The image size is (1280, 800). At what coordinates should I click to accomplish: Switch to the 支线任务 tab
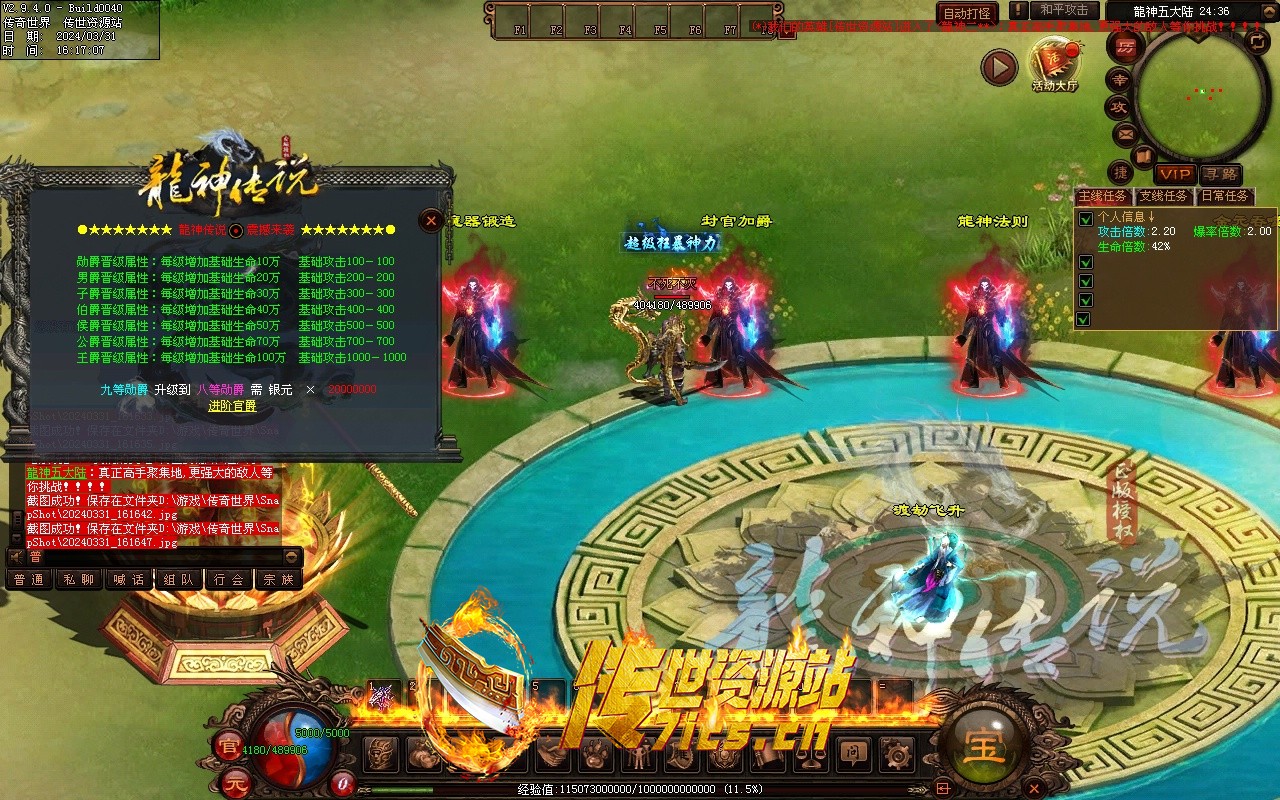coord(1163,196)
